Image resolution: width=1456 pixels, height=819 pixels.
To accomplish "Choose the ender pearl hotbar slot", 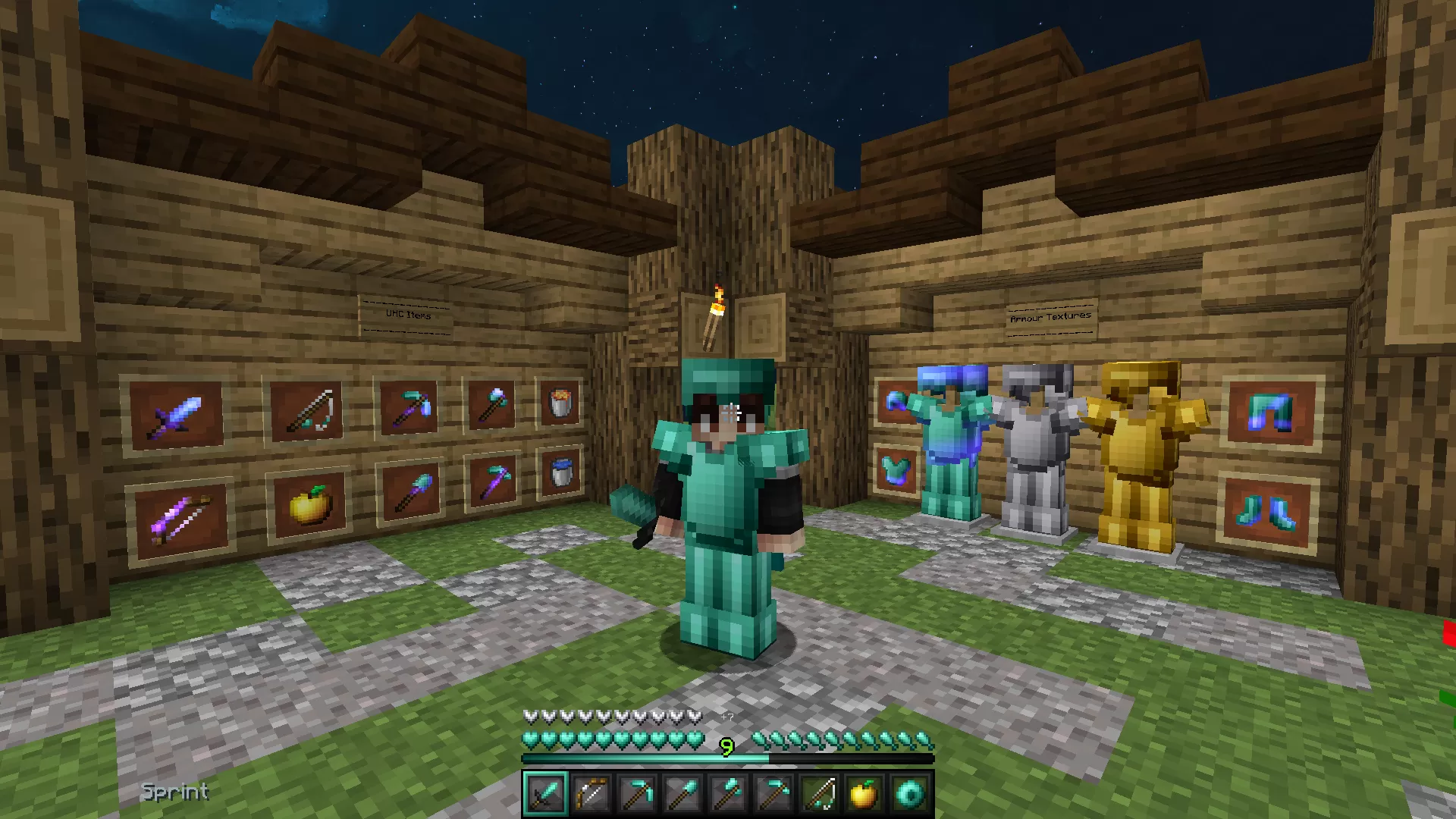I will (909, 794).
